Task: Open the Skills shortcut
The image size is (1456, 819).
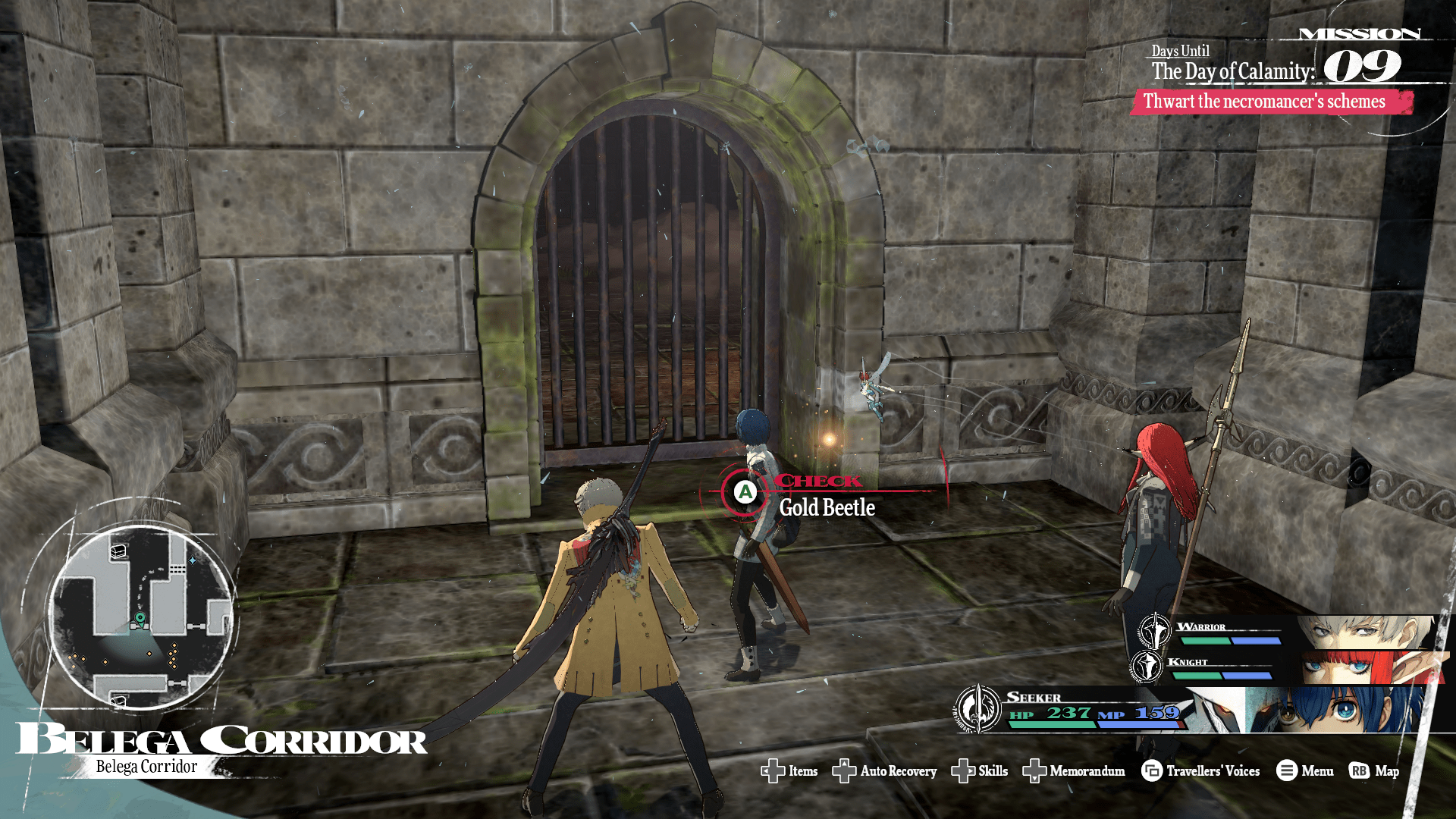Action: pyautogui.click(x=980, y=771)
